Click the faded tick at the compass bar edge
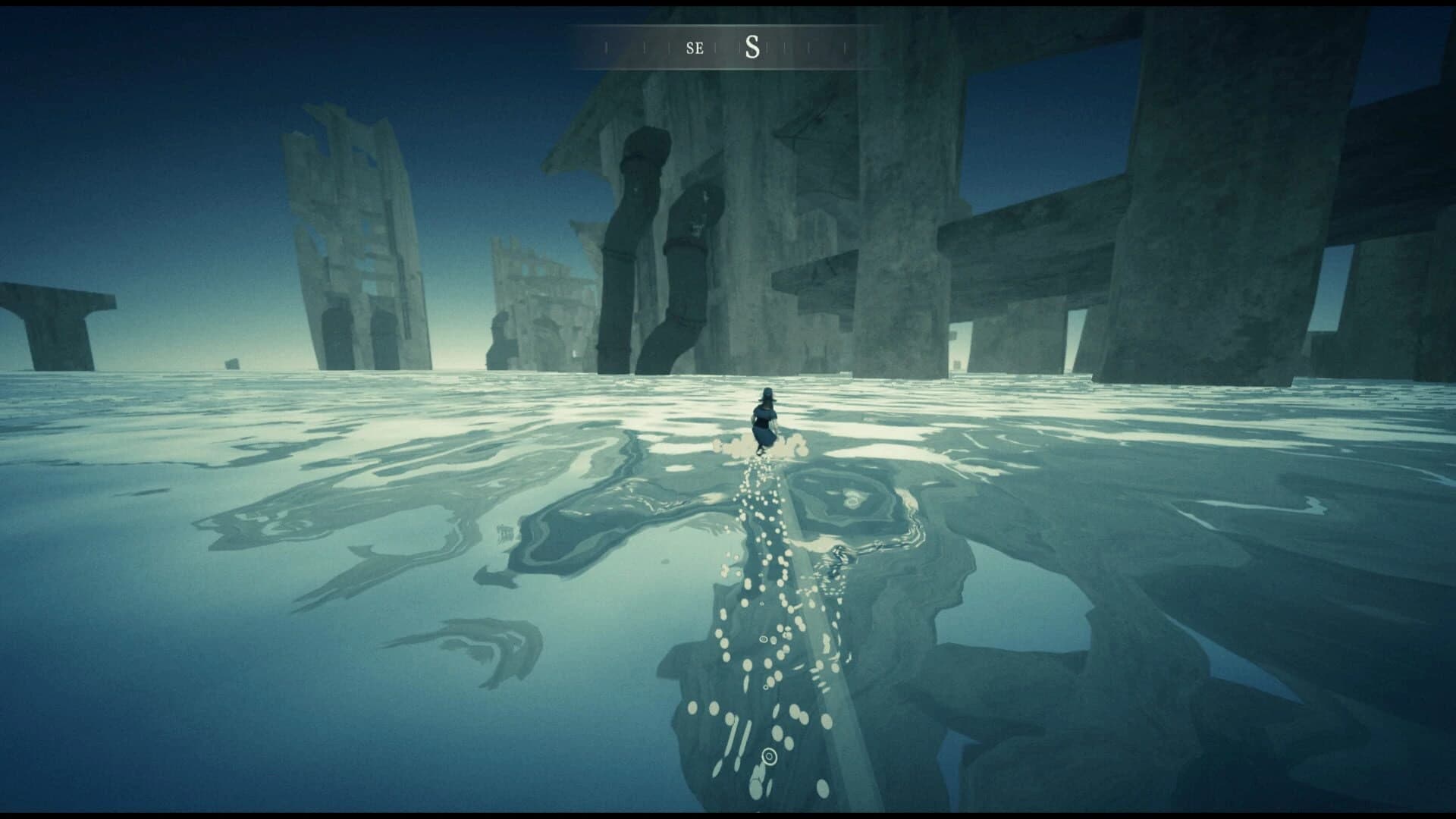Viewport: 1456px width, 819px height. (x=846, y=47)
